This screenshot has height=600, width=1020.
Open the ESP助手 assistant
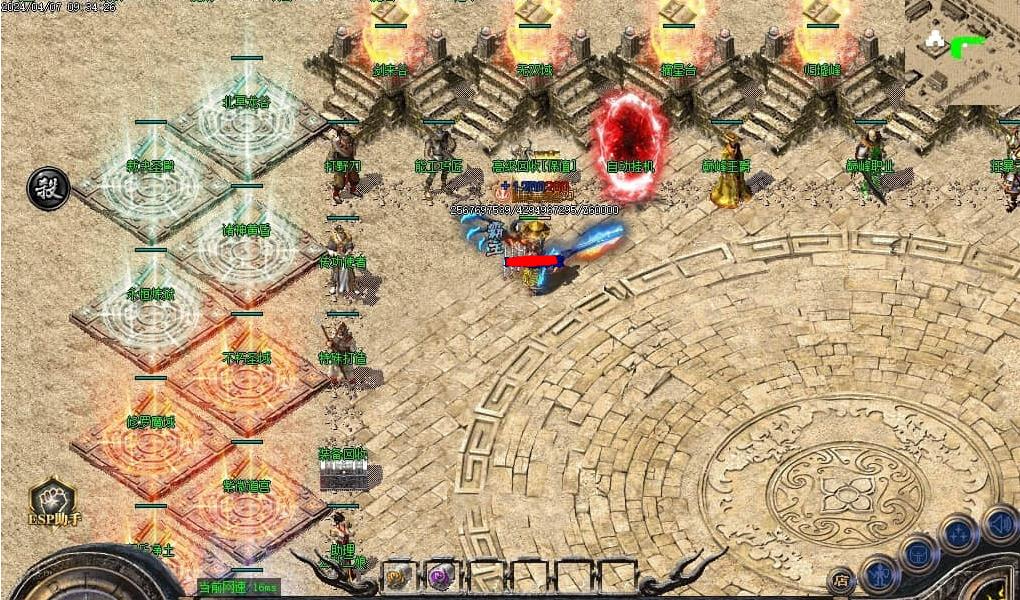tap(53, 502)
